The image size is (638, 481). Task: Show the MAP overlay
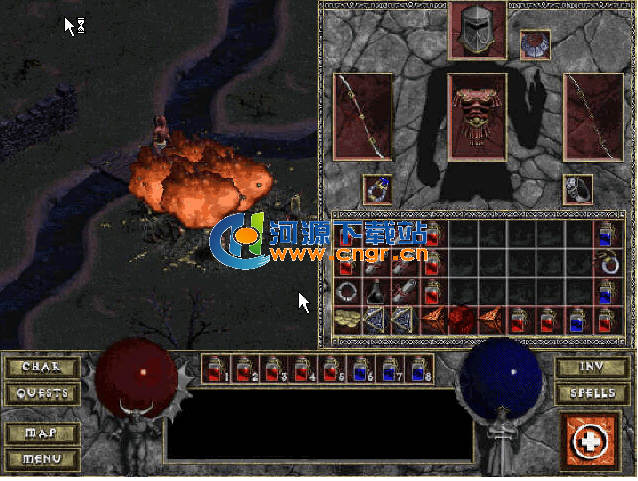[41, 434]
